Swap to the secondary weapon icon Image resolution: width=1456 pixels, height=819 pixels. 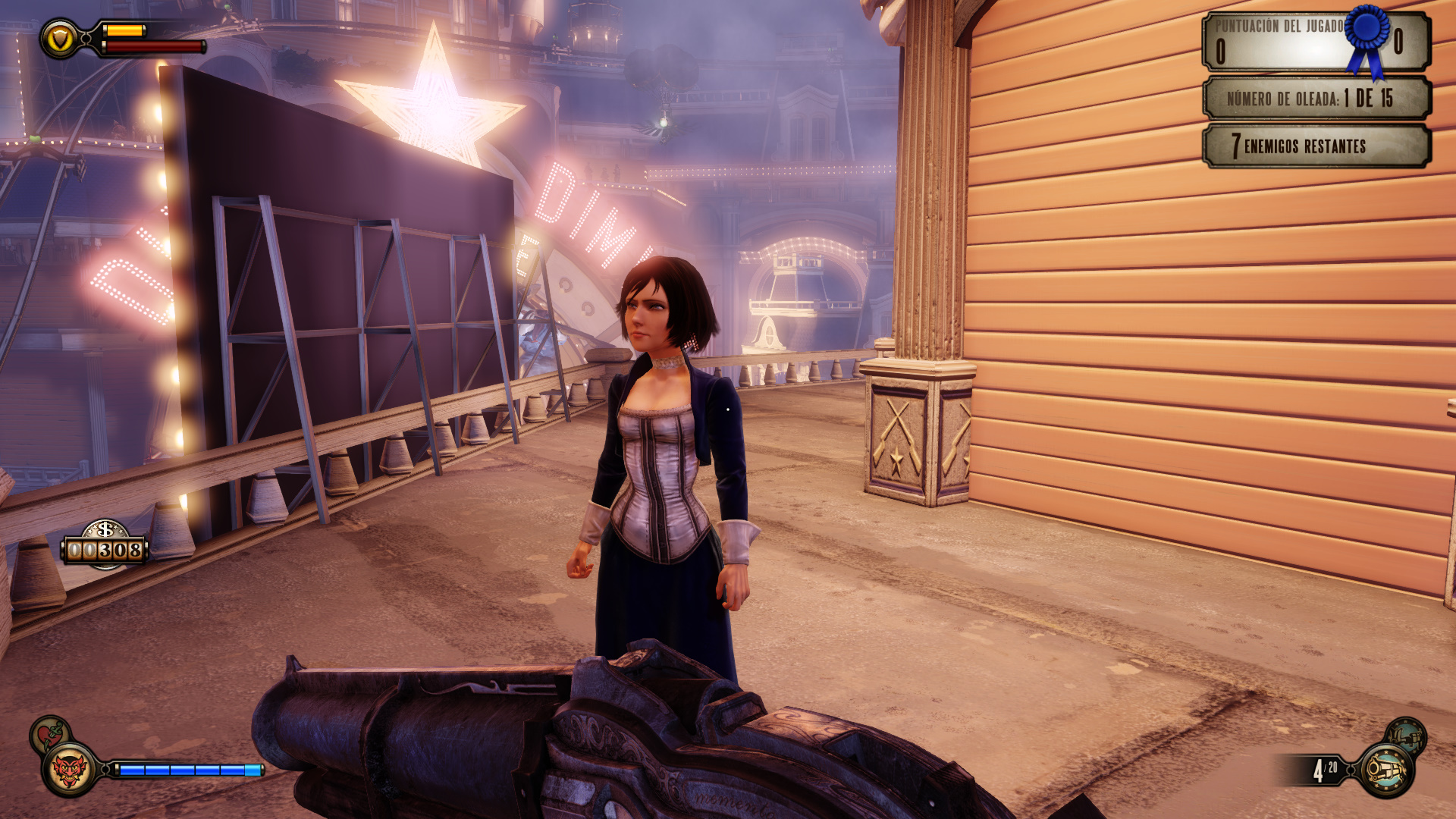[1407, 735]
